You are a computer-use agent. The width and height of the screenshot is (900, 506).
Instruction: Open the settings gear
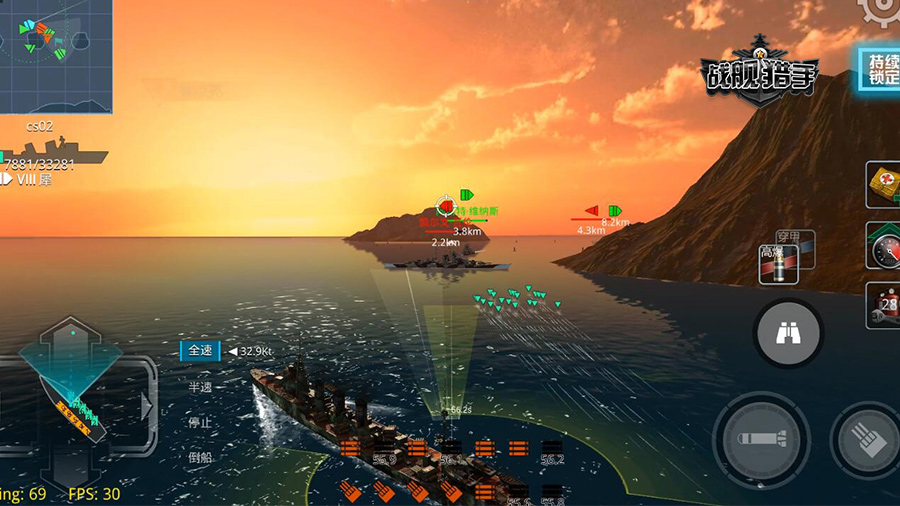pos(883,8)
